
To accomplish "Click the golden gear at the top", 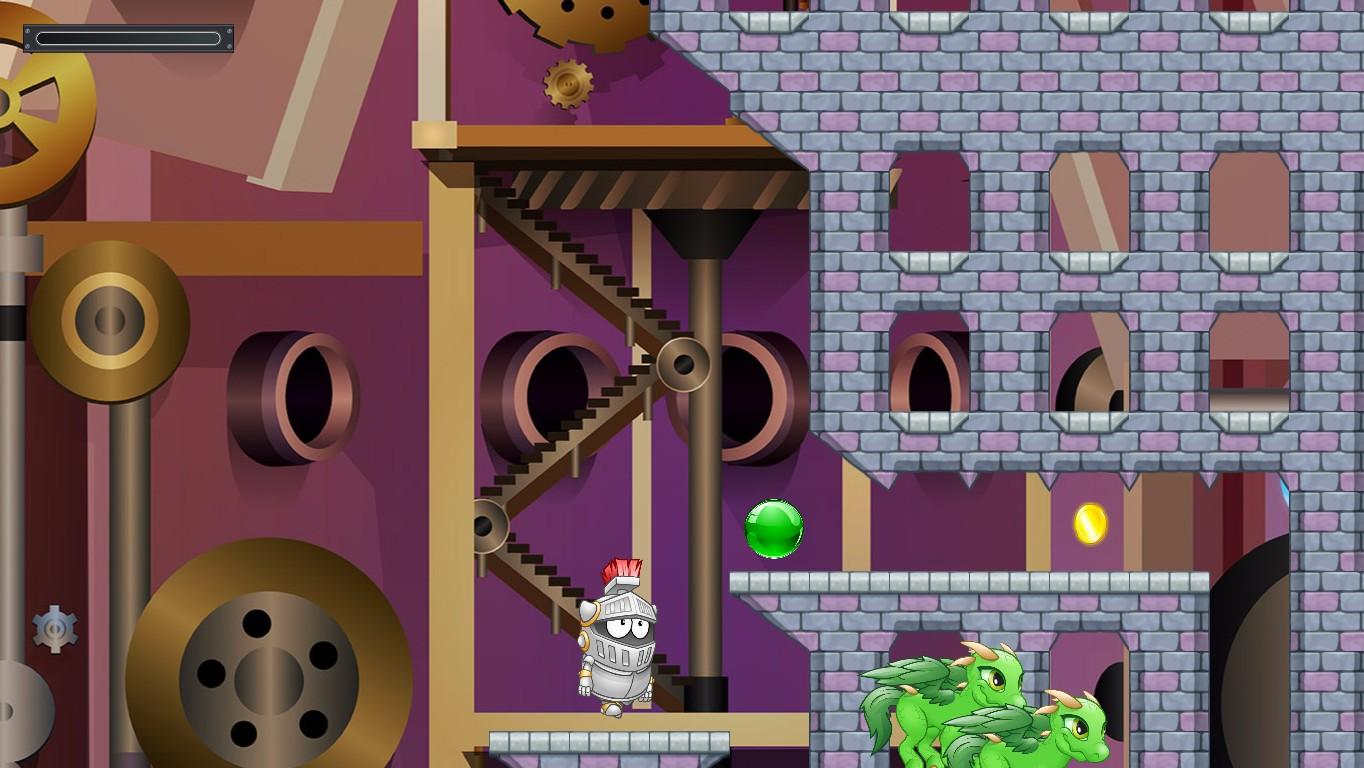I will (568, 82).
